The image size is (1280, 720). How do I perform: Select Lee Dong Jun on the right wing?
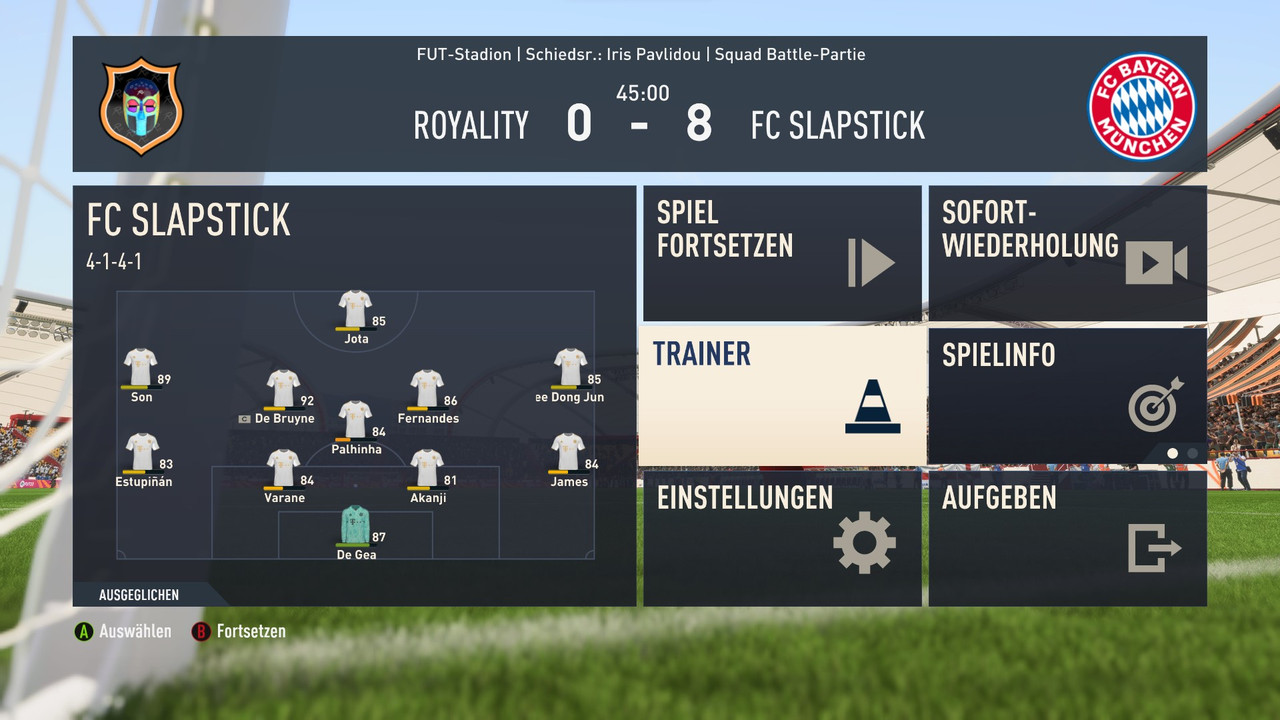pyautogui.click(x=570, y=368)
